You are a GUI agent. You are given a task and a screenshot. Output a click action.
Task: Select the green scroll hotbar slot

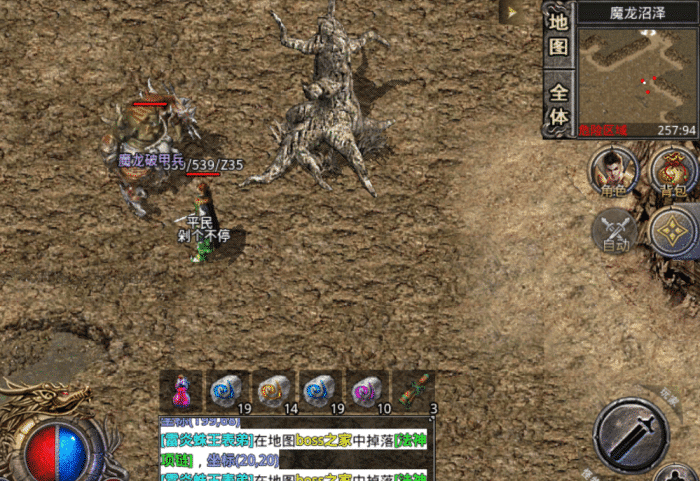pos(414,390)
